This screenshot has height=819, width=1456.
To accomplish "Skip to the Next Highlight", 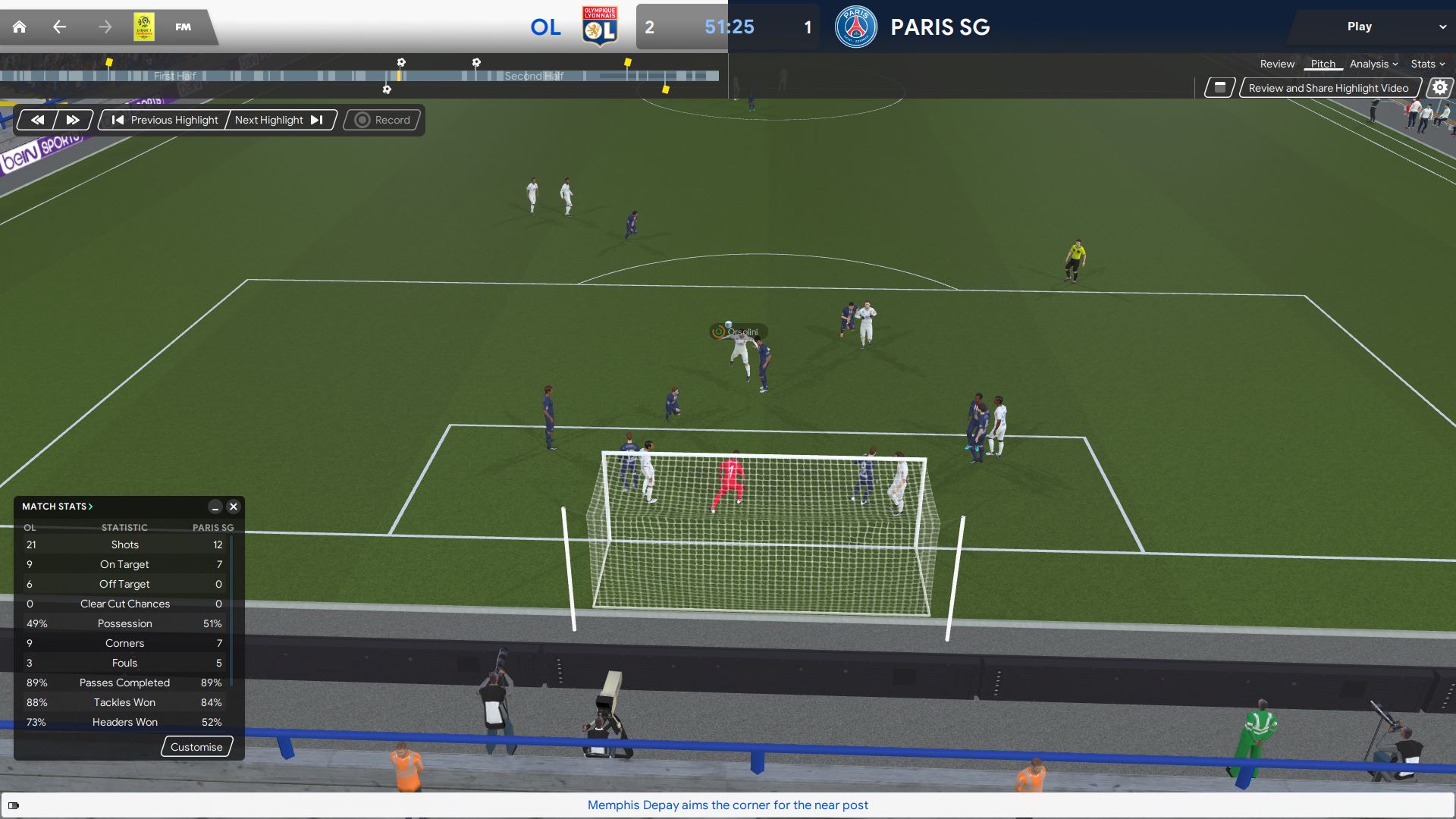I will [279, 120].
